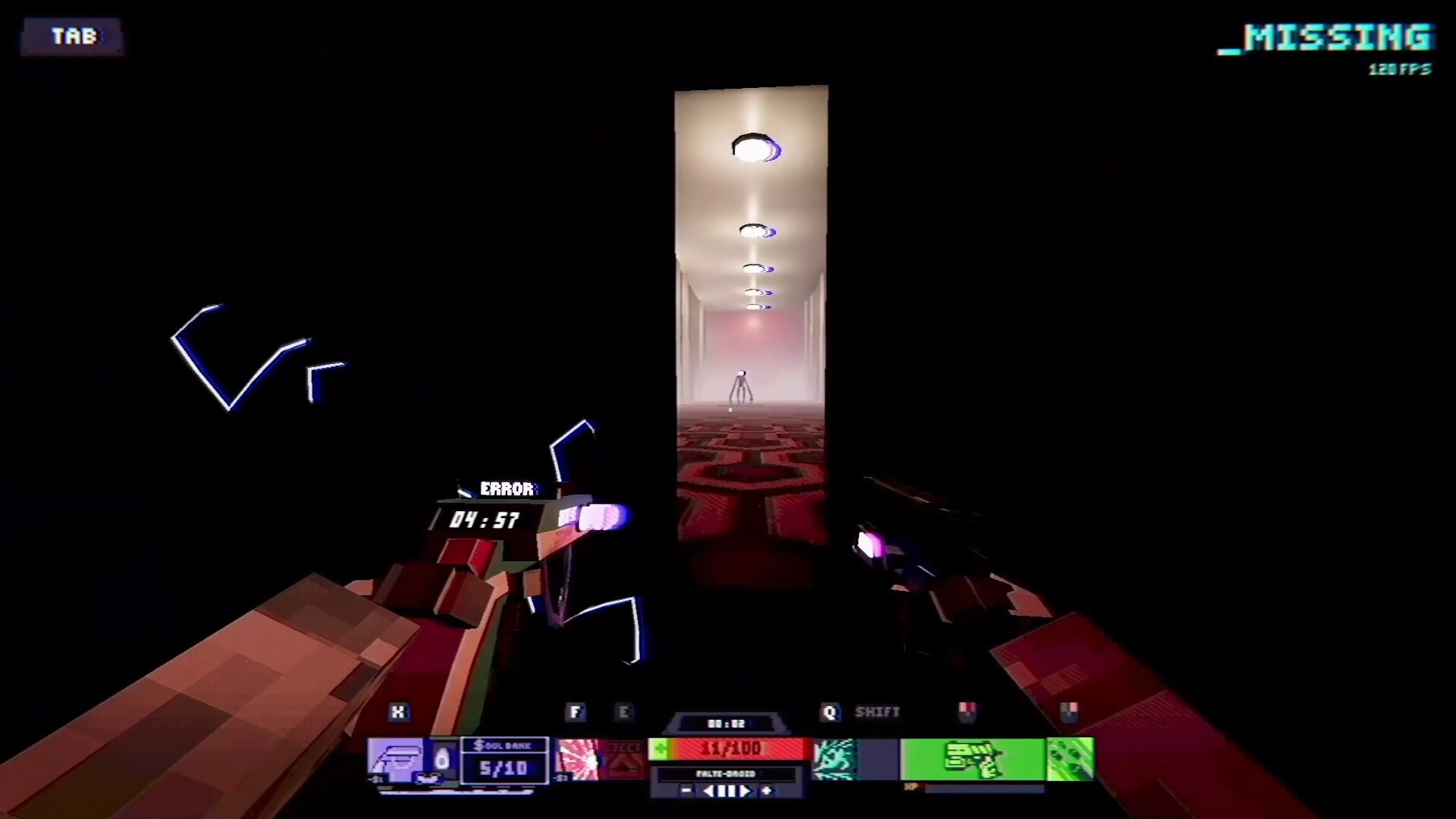Screen dimensions: 1456x819
Task: Select the red EJECT warning triangle icon
Action: click(x=623, y=758)
